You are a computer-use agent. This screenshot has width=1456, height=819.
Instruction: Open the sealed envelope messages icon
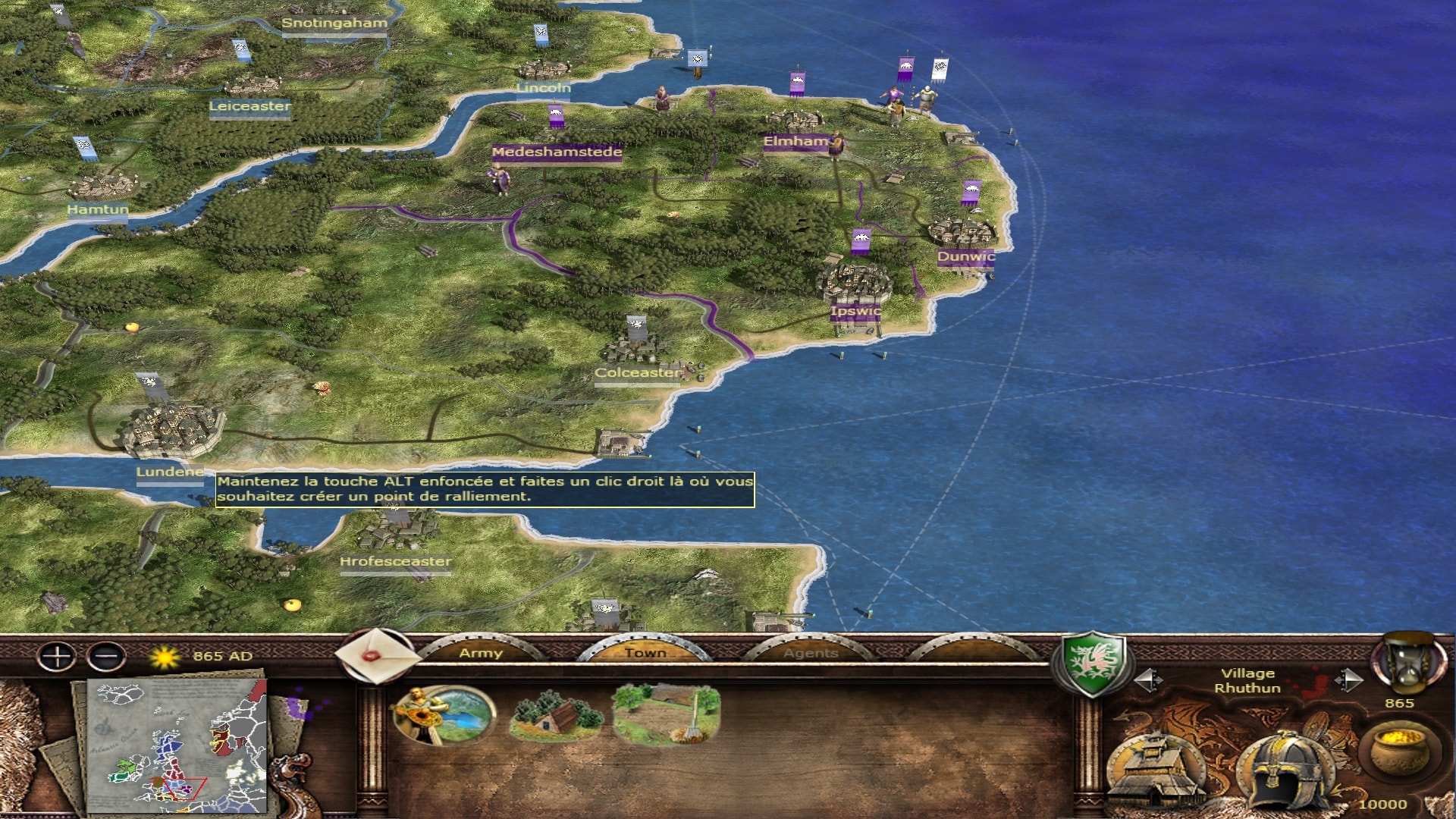tap(376, 656)
